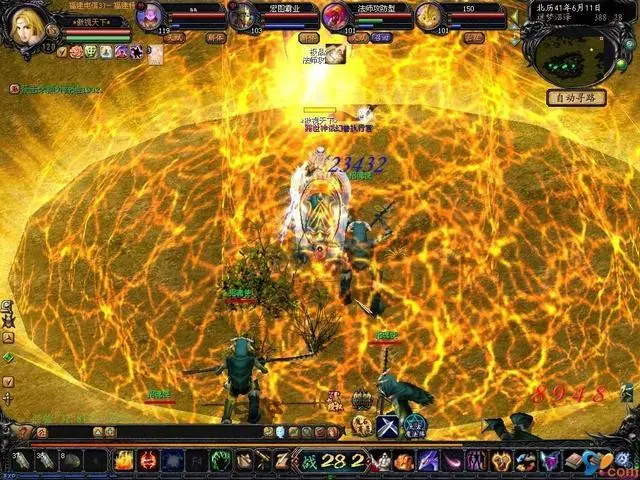The width and height of the screenshot is (640, 480).
Task: Click the green checkmark icon on left edge
Action: point(8,357)
